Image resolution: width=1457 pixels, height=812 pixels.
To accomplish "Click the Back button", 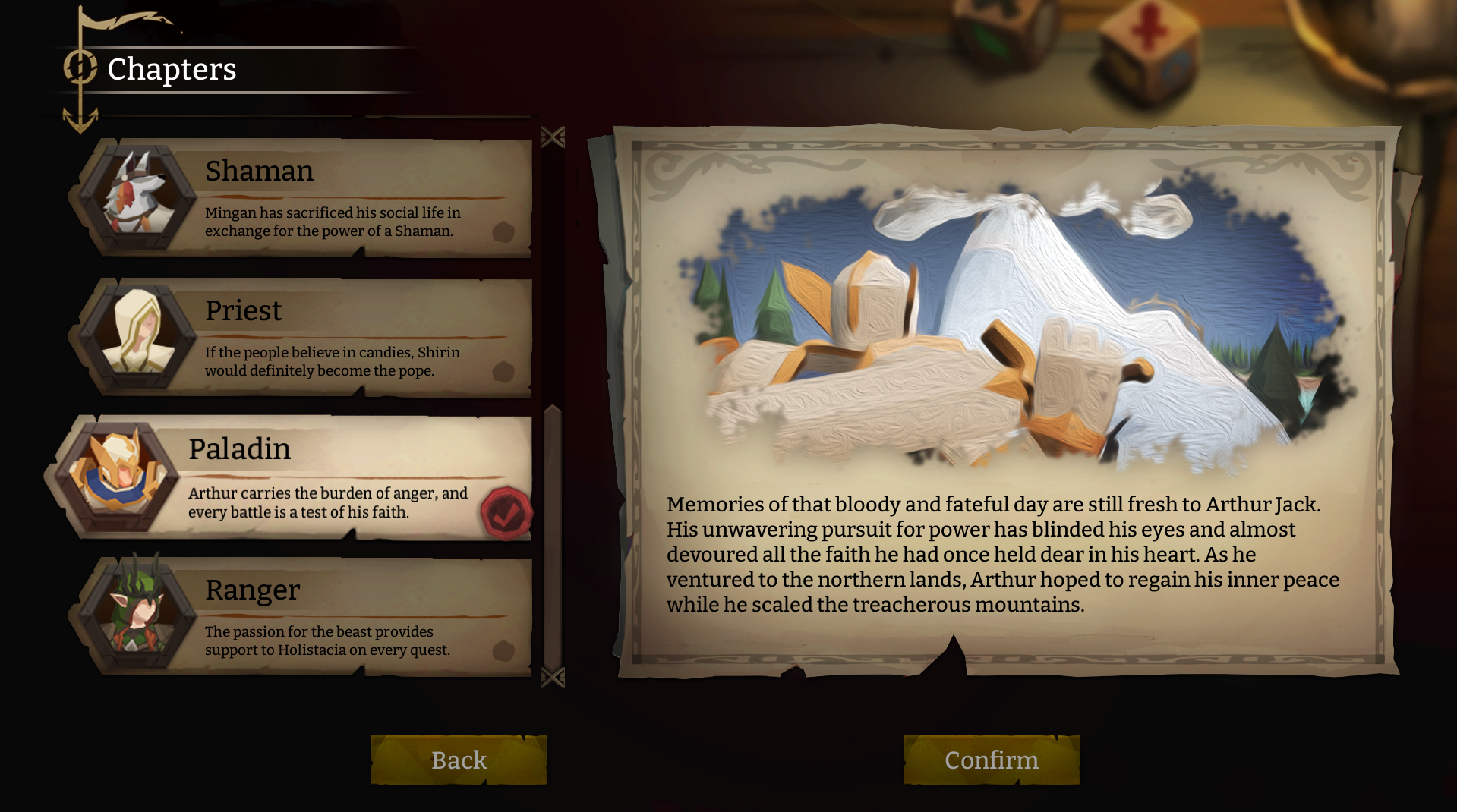I will click(459, 760).
